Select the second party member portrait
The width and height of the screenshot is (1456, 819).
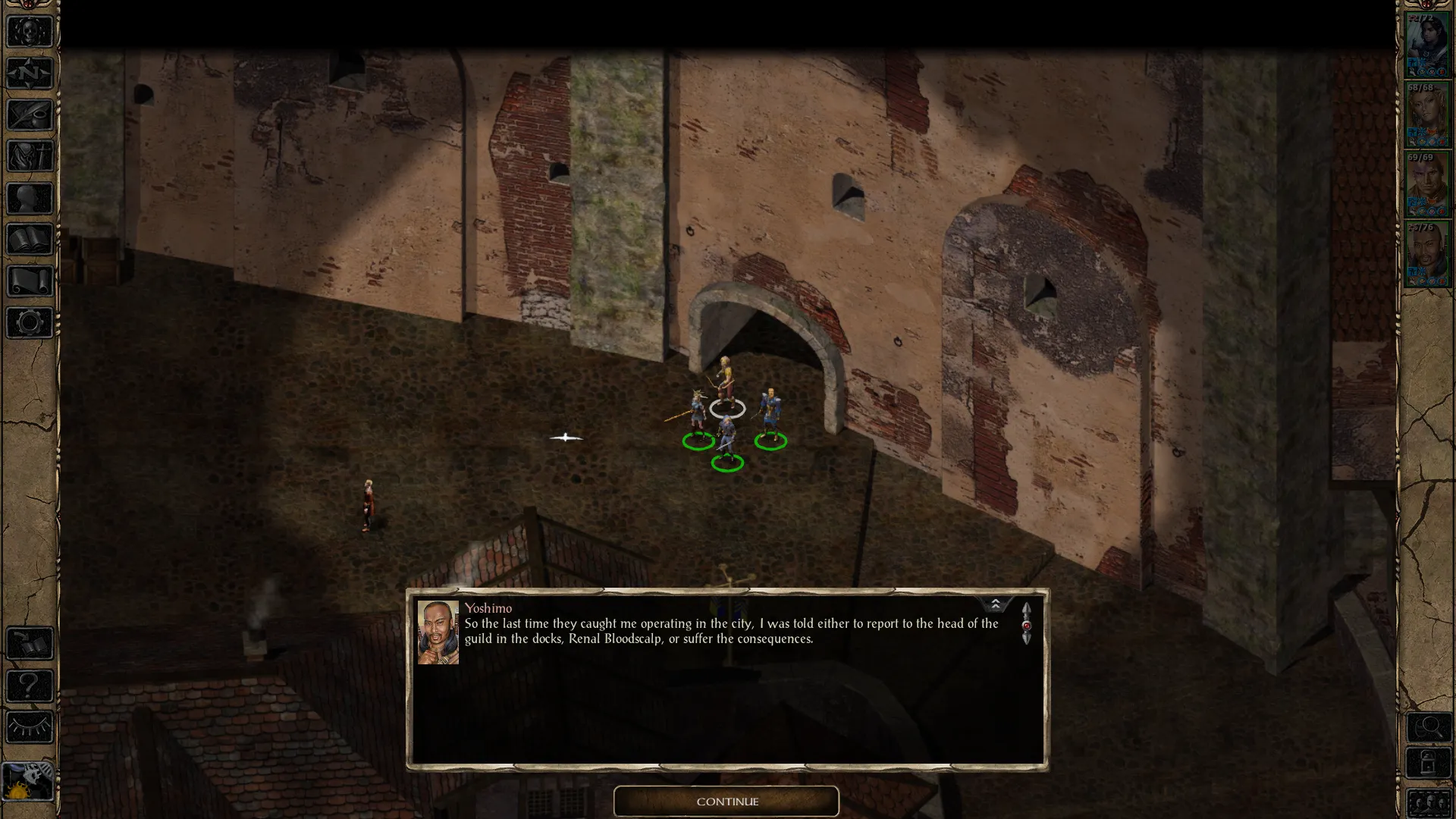click(x=1426, y=115)
